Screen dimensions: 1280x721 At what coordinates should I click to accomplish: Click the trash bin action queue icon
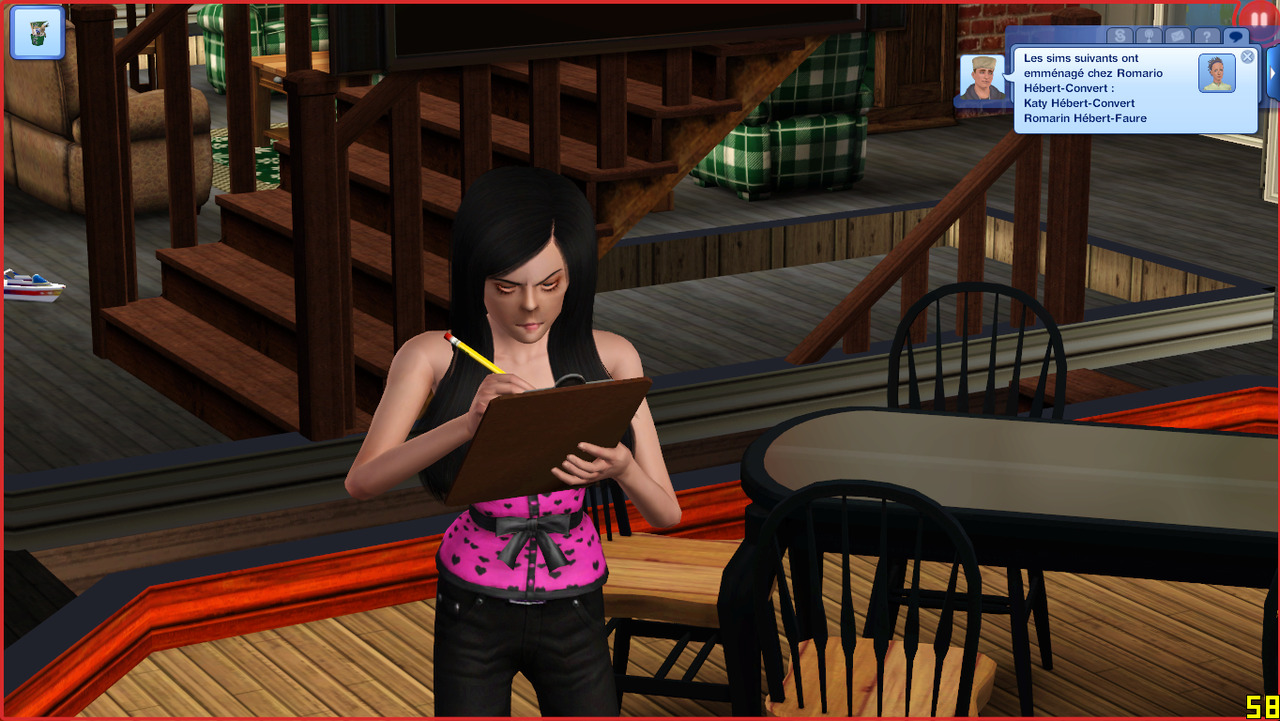(37, 33)
